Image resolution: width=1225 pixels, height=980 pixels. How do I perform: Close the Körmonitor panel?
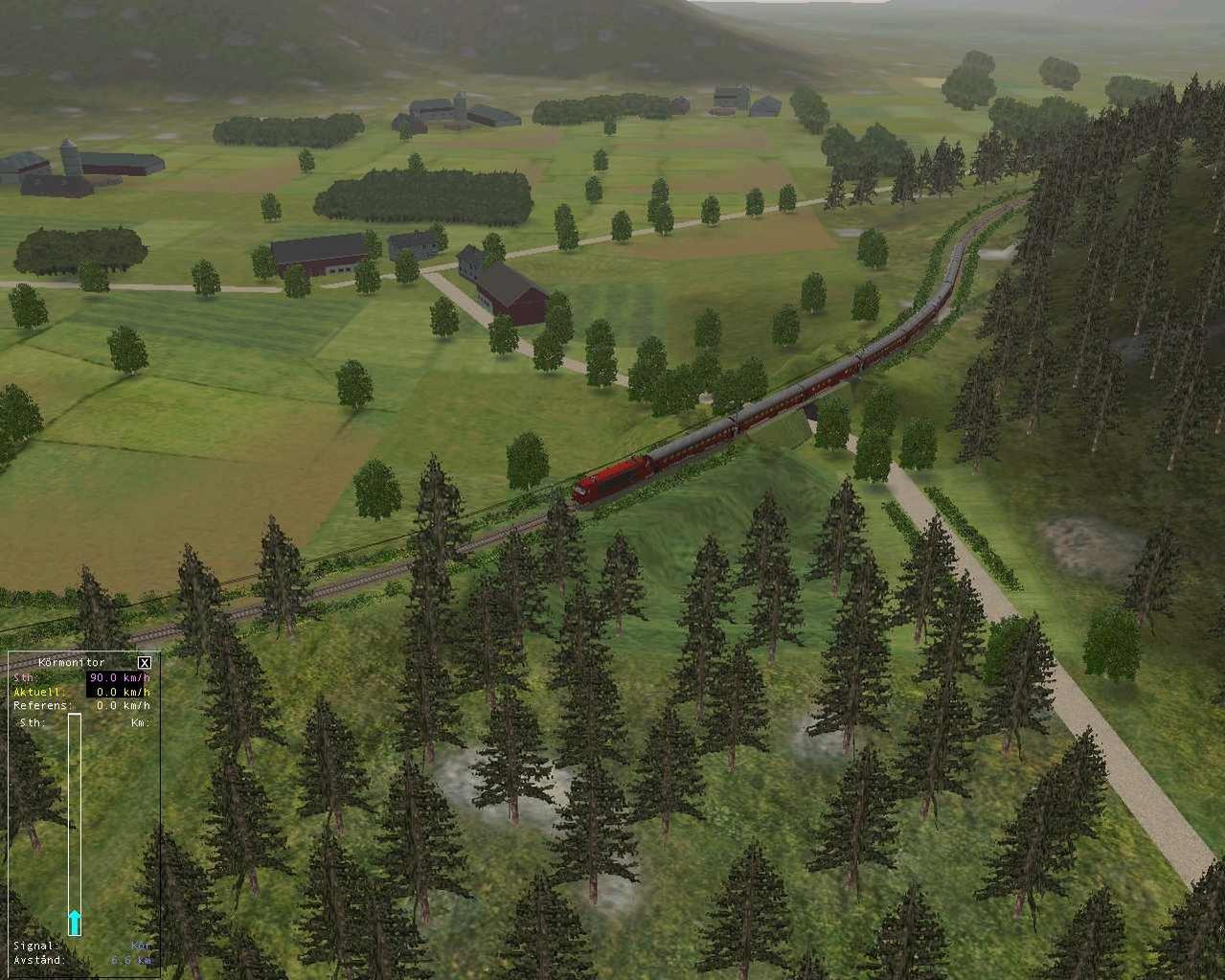tap(144, 662)
